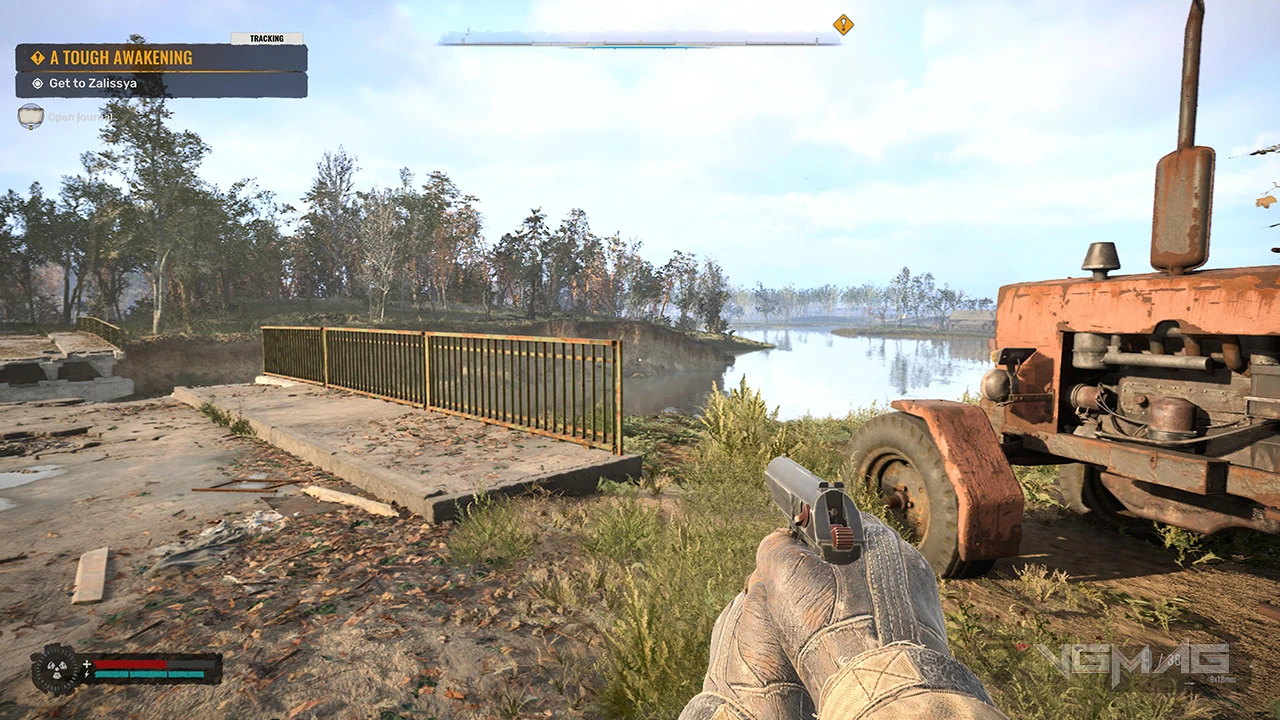The width and height of the screenshot is (1280, 720).
Task: Click the Tracking label above the quest
Action: click(266, 39)
